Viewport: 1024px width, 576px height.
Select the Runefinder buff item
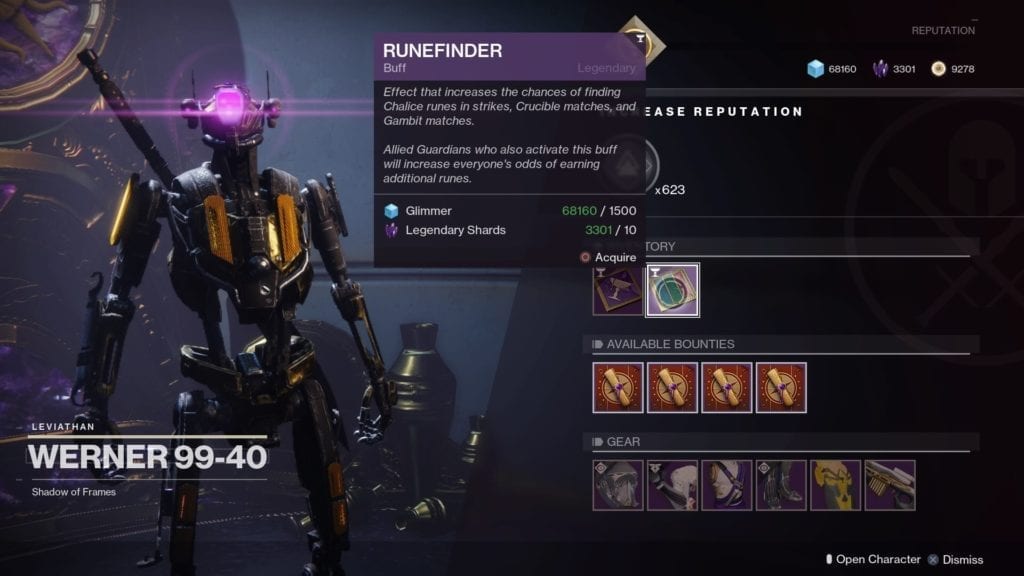point(672,290)
